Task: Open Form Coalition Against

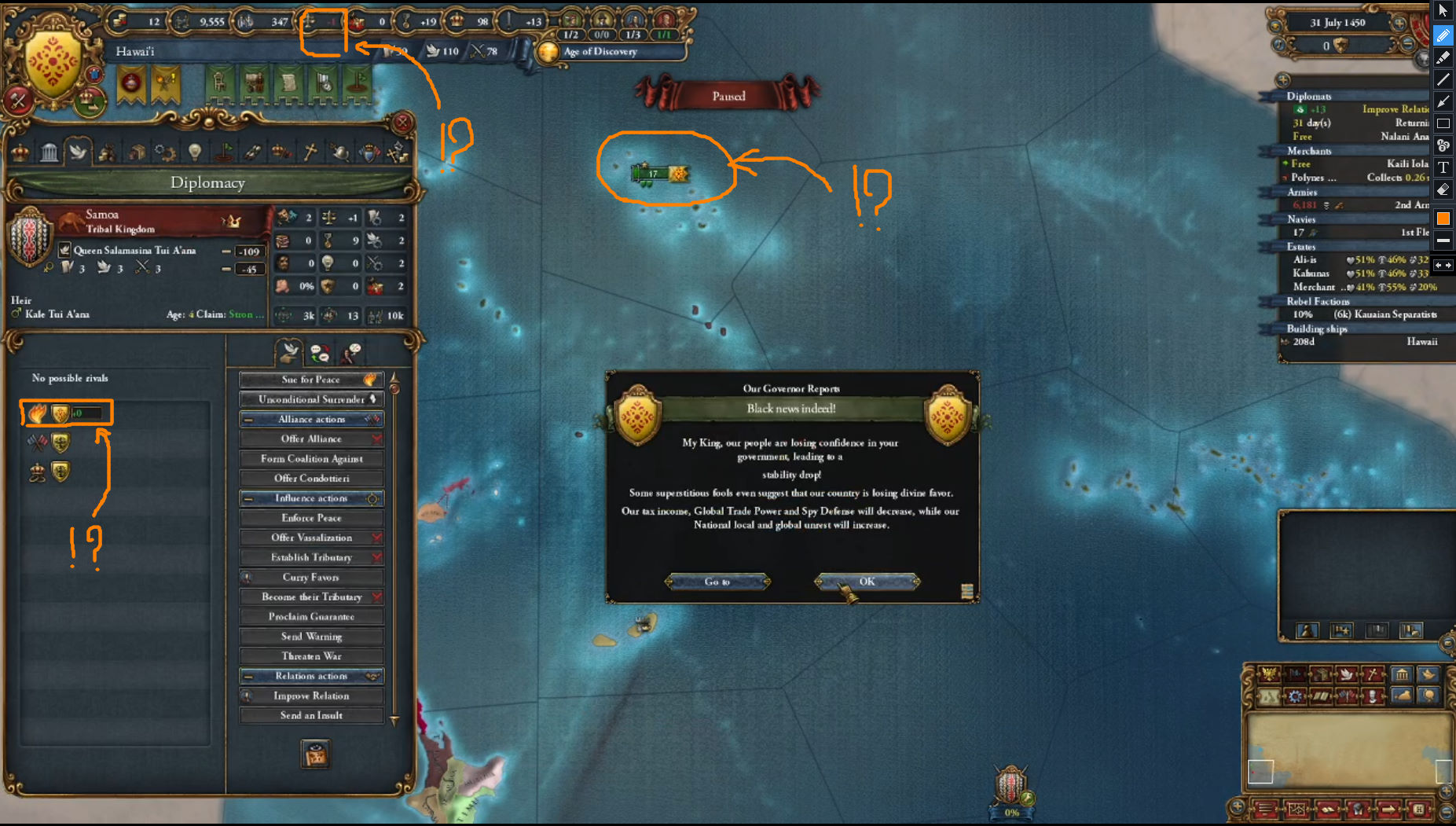Action: click(x=311, y=459)
